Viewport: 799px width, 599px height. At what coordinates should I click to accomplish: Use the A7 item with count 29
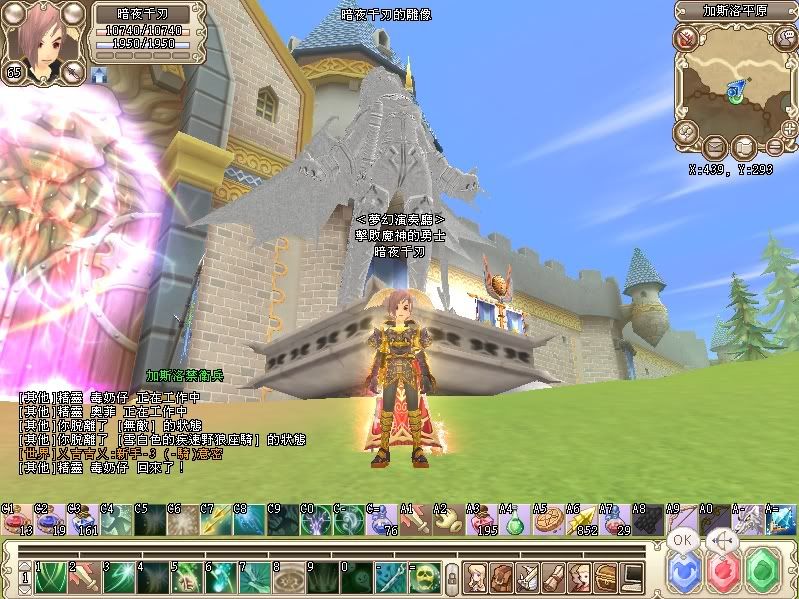point(612,521)
